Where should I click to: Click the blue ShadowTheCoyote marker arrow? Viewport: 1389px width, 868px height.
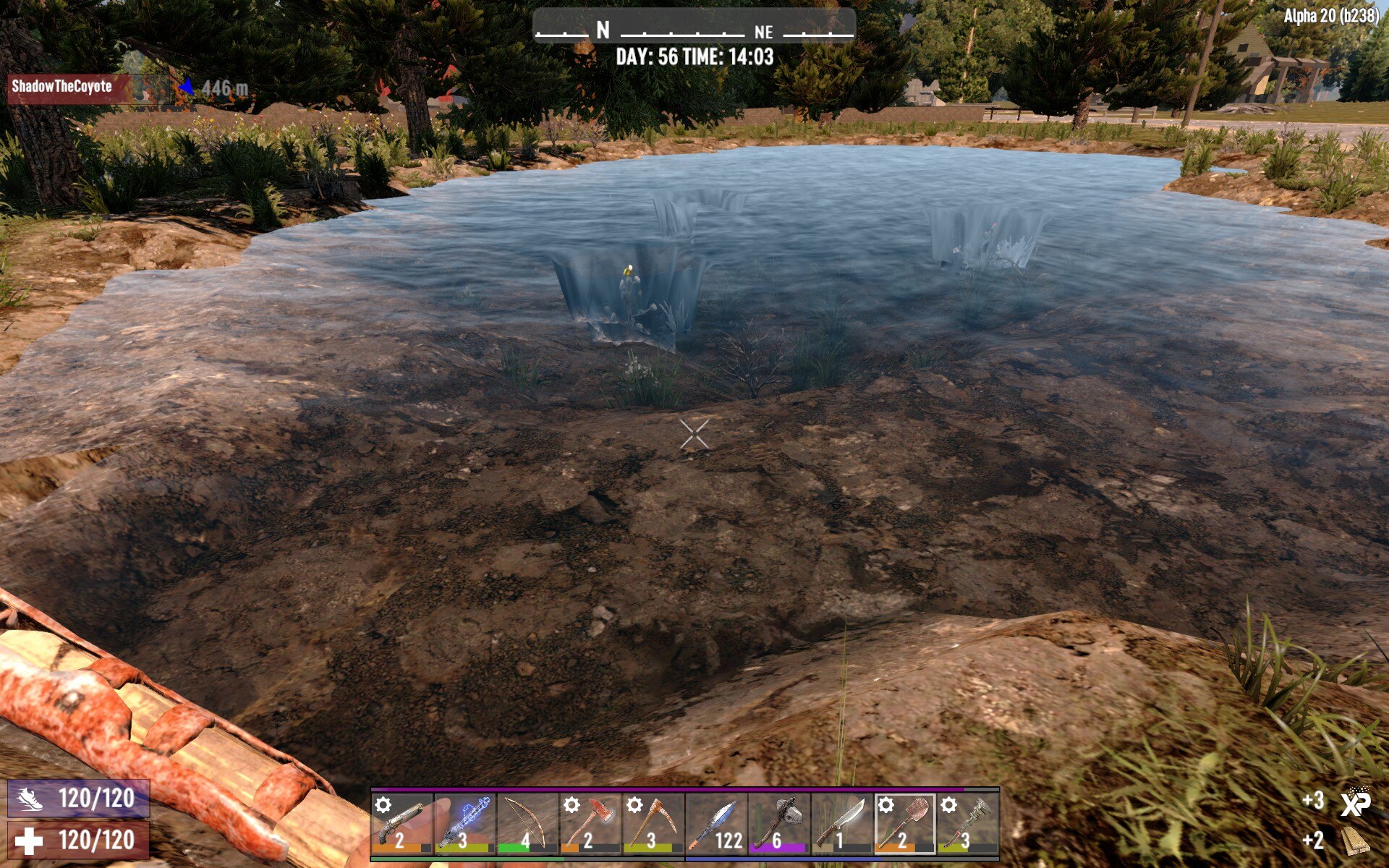click(187, 85)
